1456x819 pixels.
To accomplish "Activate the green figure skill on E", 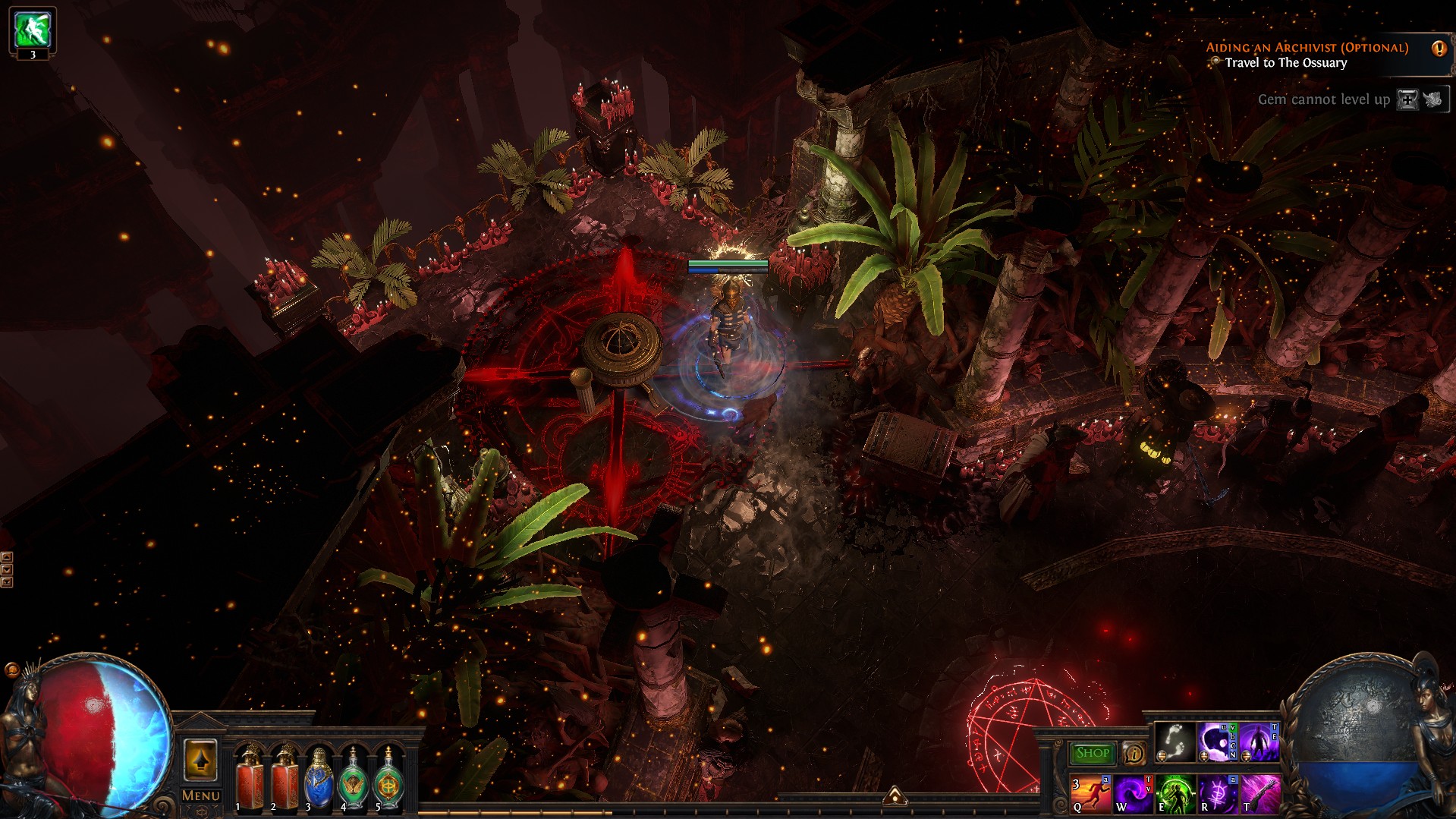I will point(1175,794).
